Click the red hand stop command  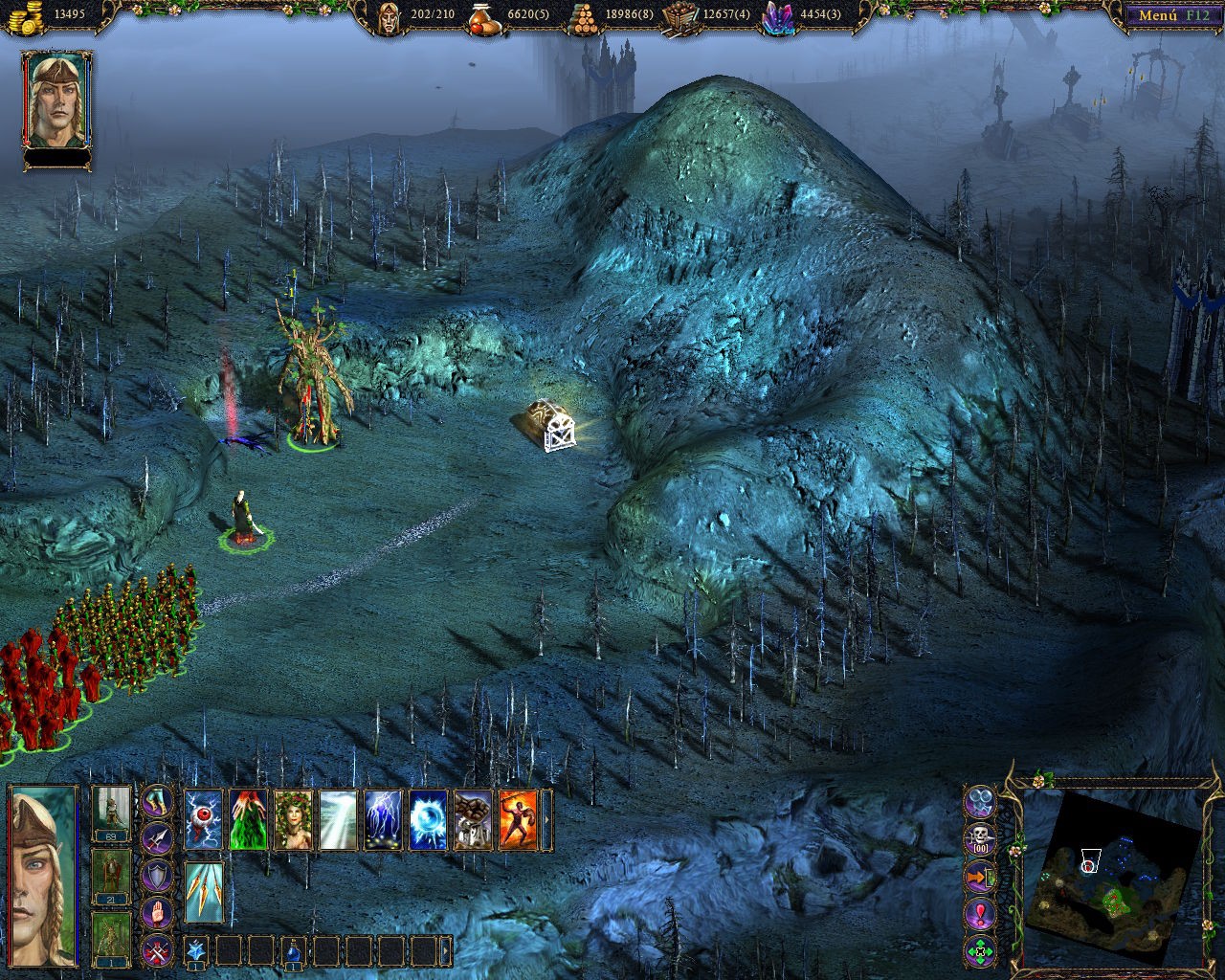(158, 914)
